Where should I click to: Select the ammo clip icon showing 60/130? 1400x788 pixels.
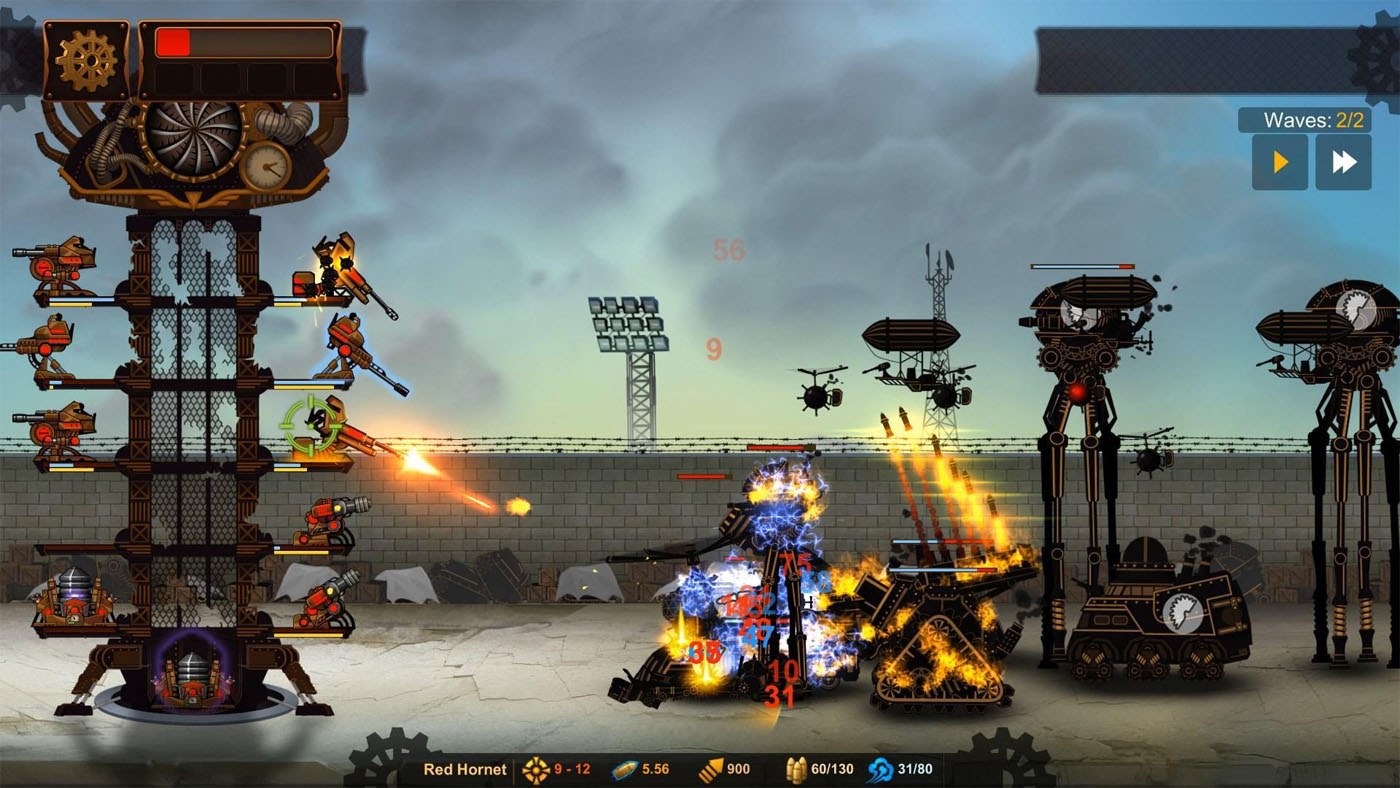794,770
